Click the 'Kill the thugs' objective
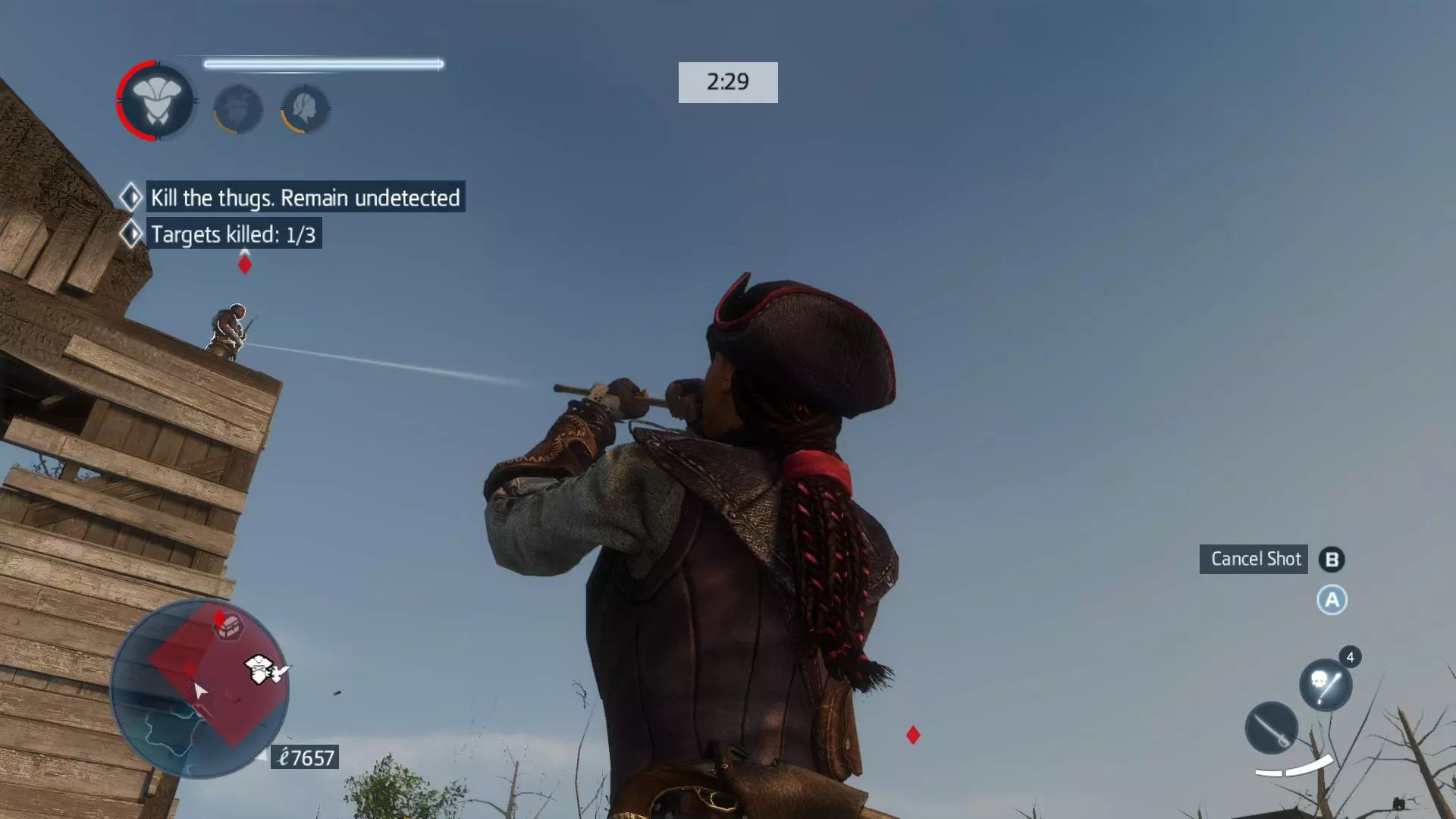This screenshot has height=819, width=1456. [x=305, y=197]
